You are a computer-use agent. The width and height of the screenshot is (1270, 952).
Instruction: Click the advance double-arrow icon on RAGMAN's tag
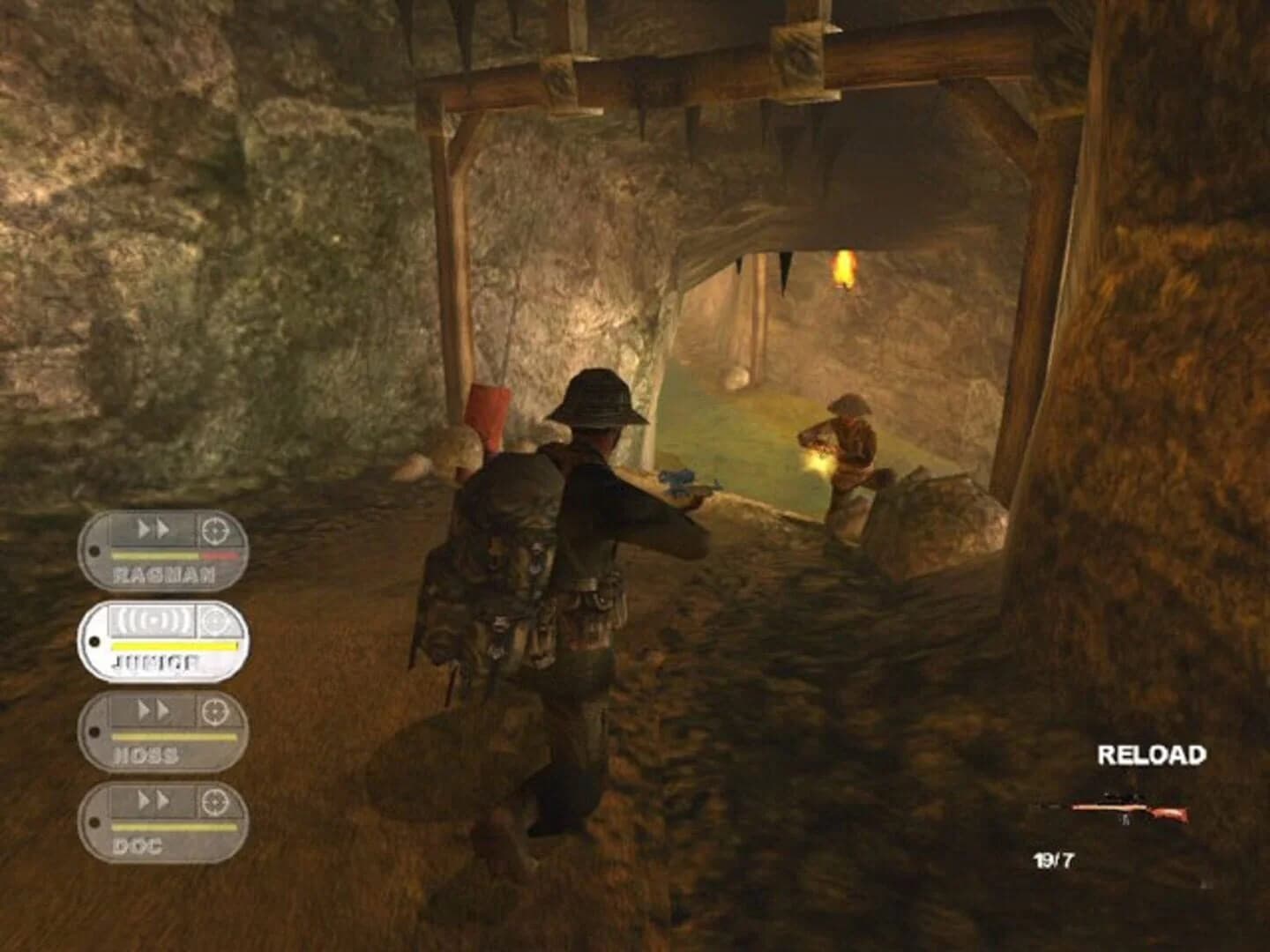pos(154,531)
